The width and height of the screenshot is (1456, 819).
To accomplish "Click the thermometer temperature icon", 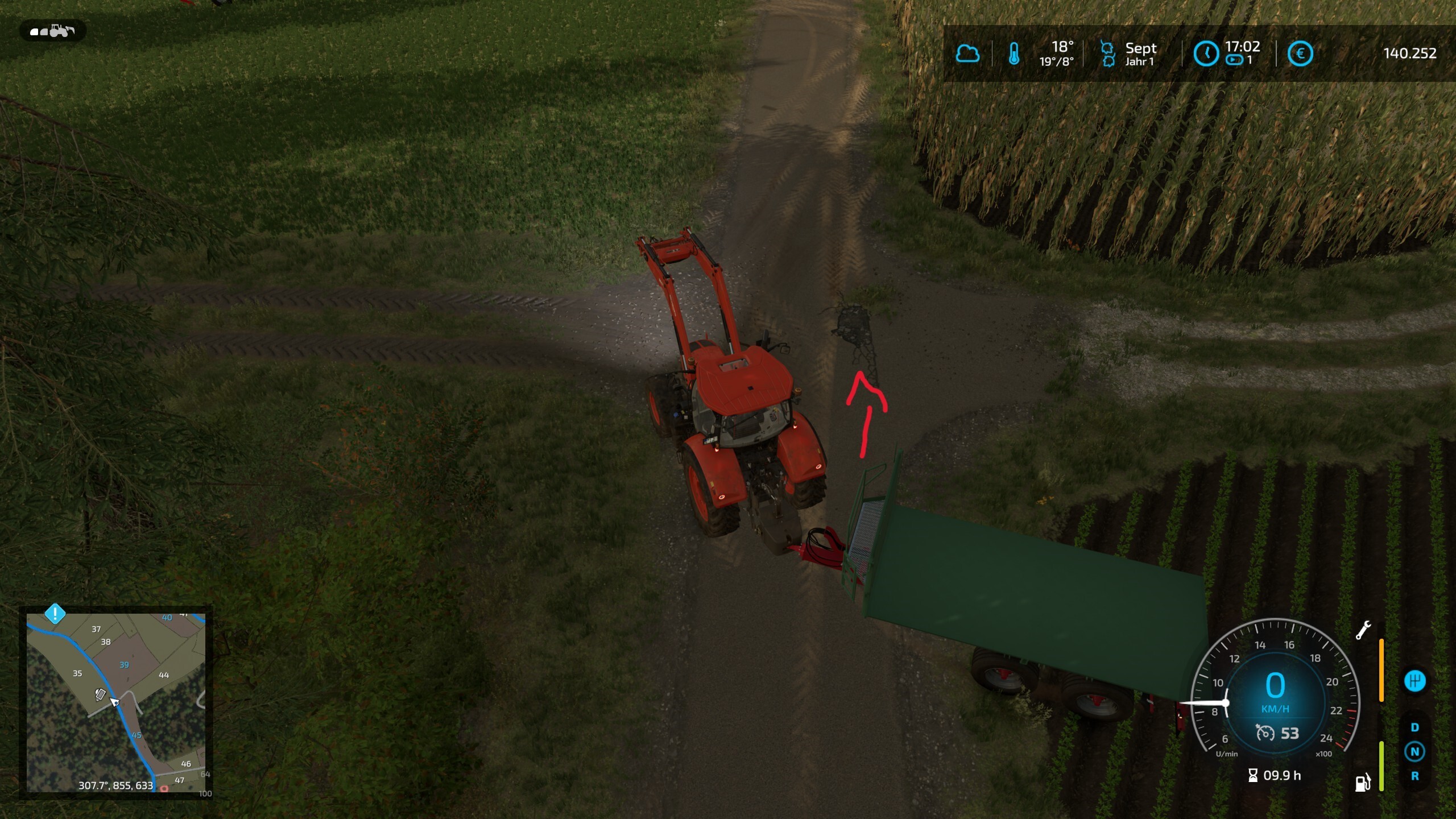I will tap(1014, 54).
